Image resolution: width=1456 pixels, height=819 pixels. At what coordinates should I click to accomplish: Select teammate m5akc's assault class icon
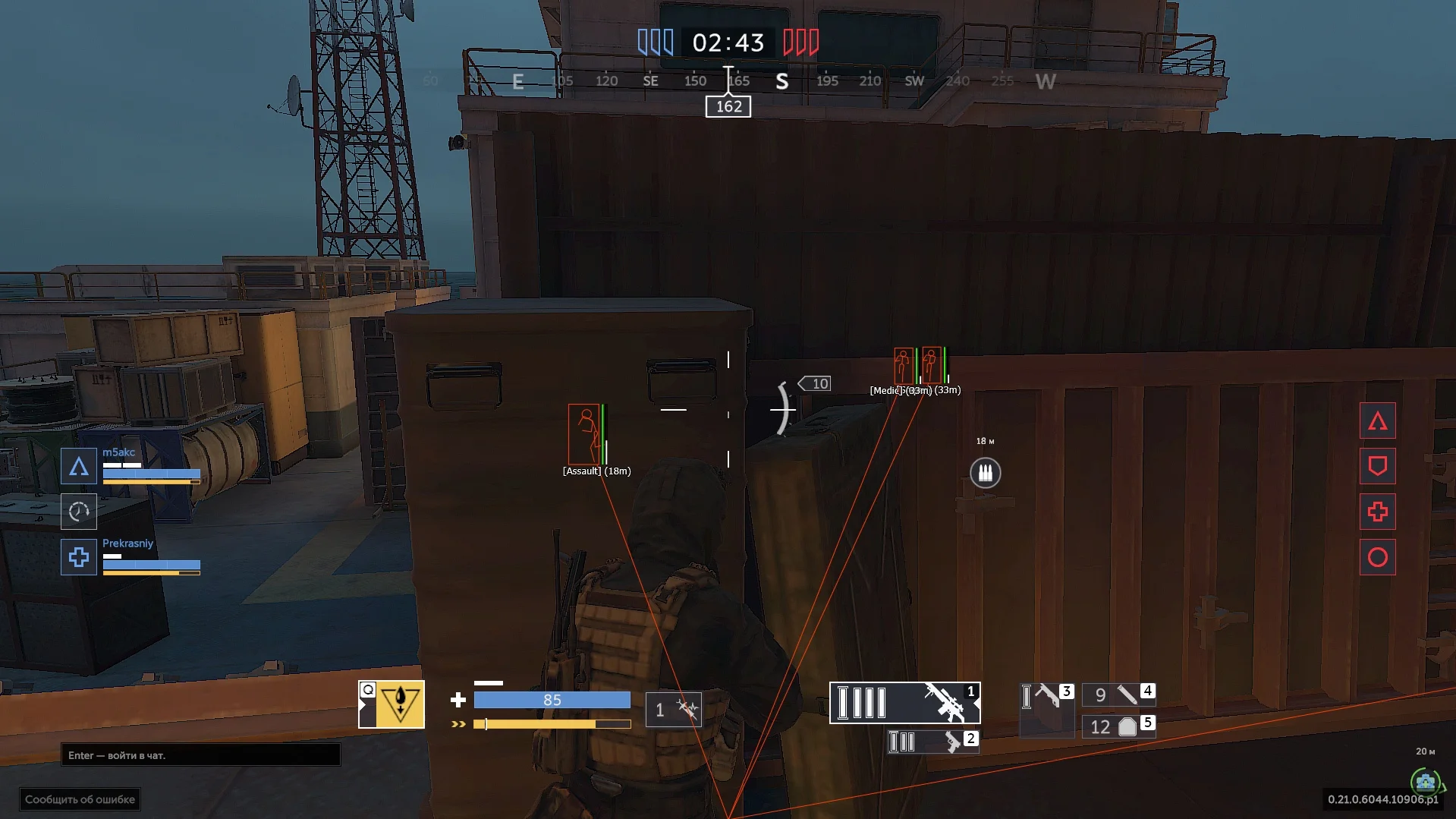tap(79, 466)
